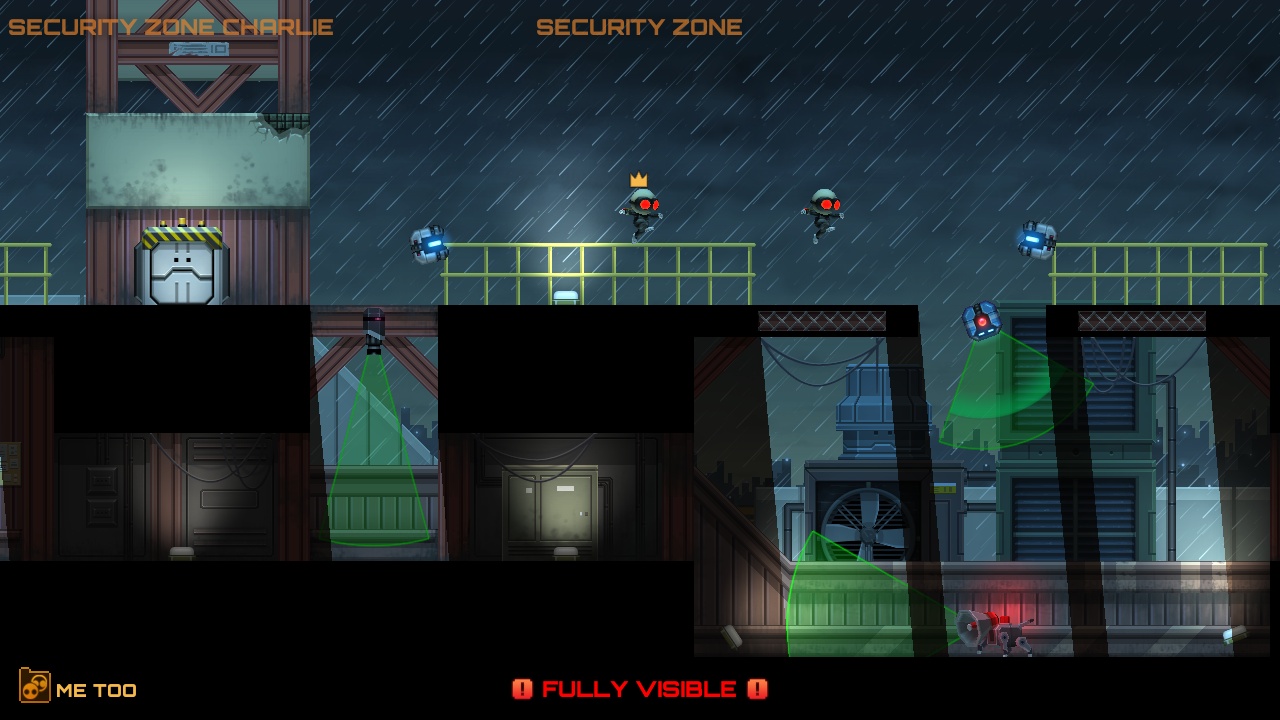Click the FULLY VISIBLE warning text
Screen dimensions: 1280x720
(x=640, y=689)
